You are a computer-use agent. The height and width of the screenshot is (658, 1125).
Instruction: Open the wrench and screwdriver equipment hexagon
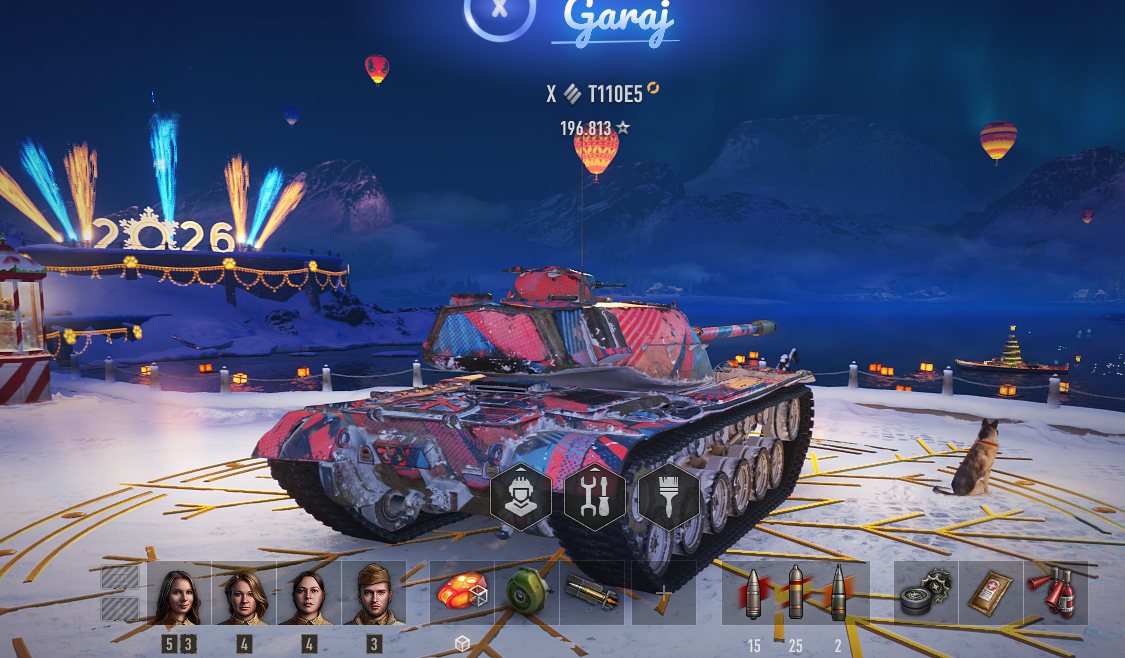pos(594,497)
